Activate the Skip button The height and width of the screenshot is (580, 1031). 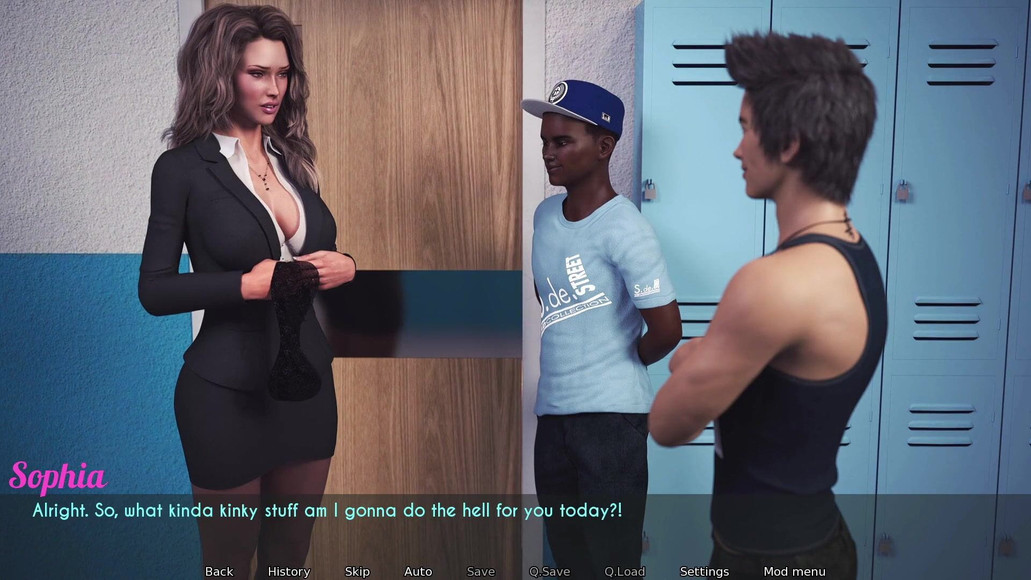pos(357,572)
